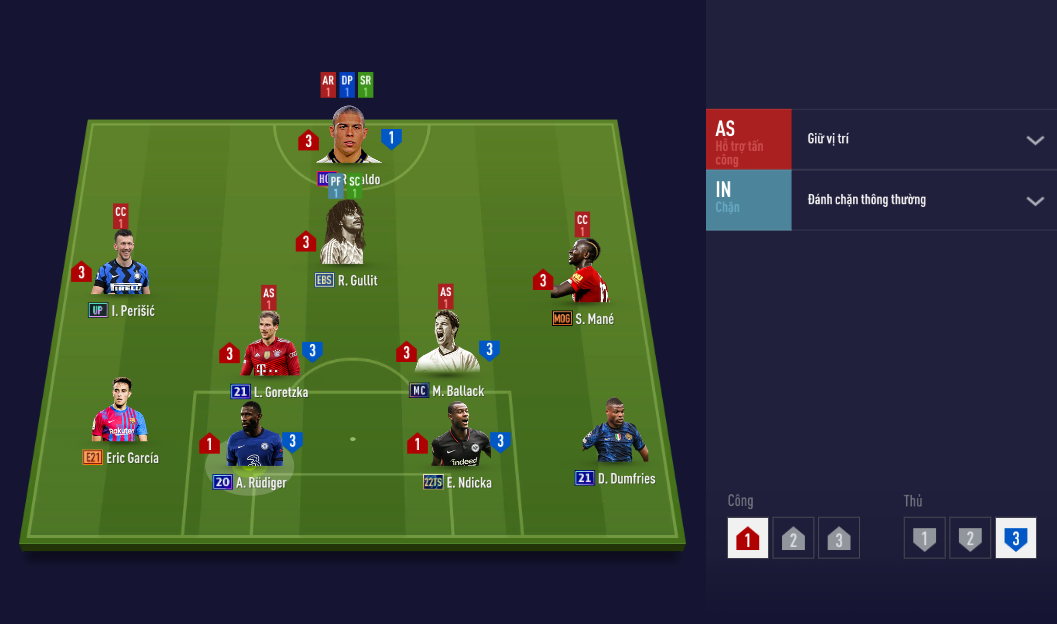Open the AS attack support dropdown

tap(1035, 140)
